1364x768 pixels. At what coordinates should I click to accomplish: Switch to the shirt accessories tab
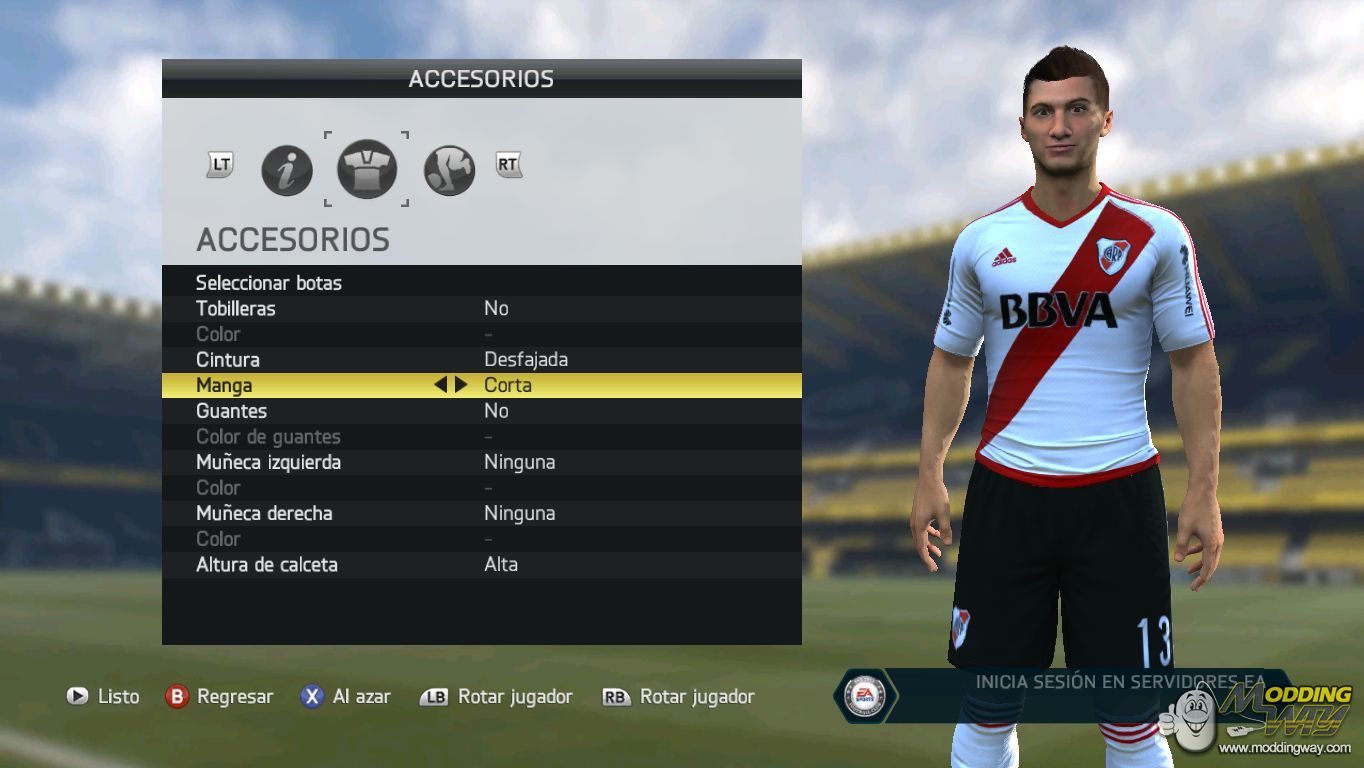[x=367, y=169]
